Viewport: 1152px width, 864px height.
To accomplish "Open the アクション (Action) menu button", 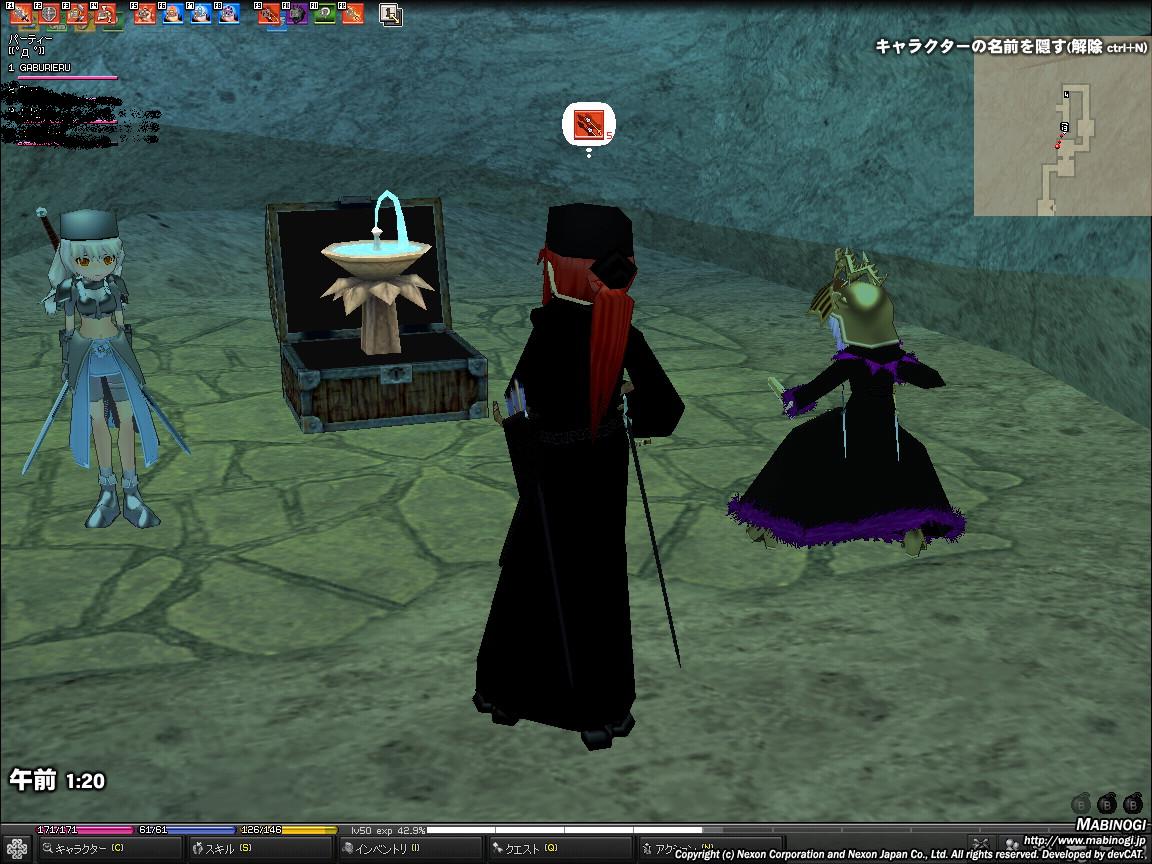I will pyautogui.click(x=670, y=849).
